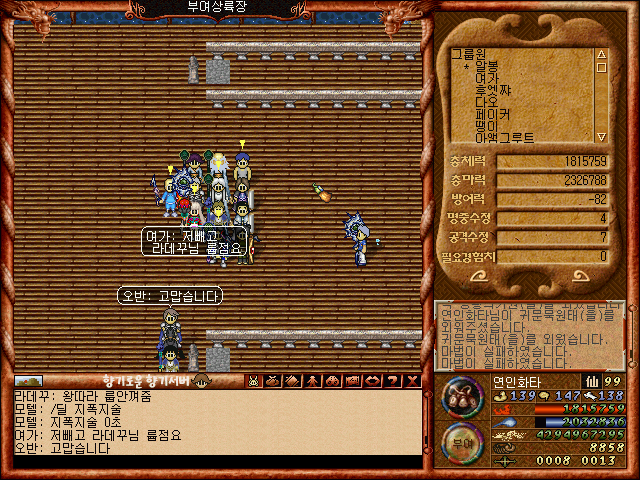Screen dimensions: 640x480
Task: Open the small landscape thumbnail above chat
Action: [x=29, y=381]
